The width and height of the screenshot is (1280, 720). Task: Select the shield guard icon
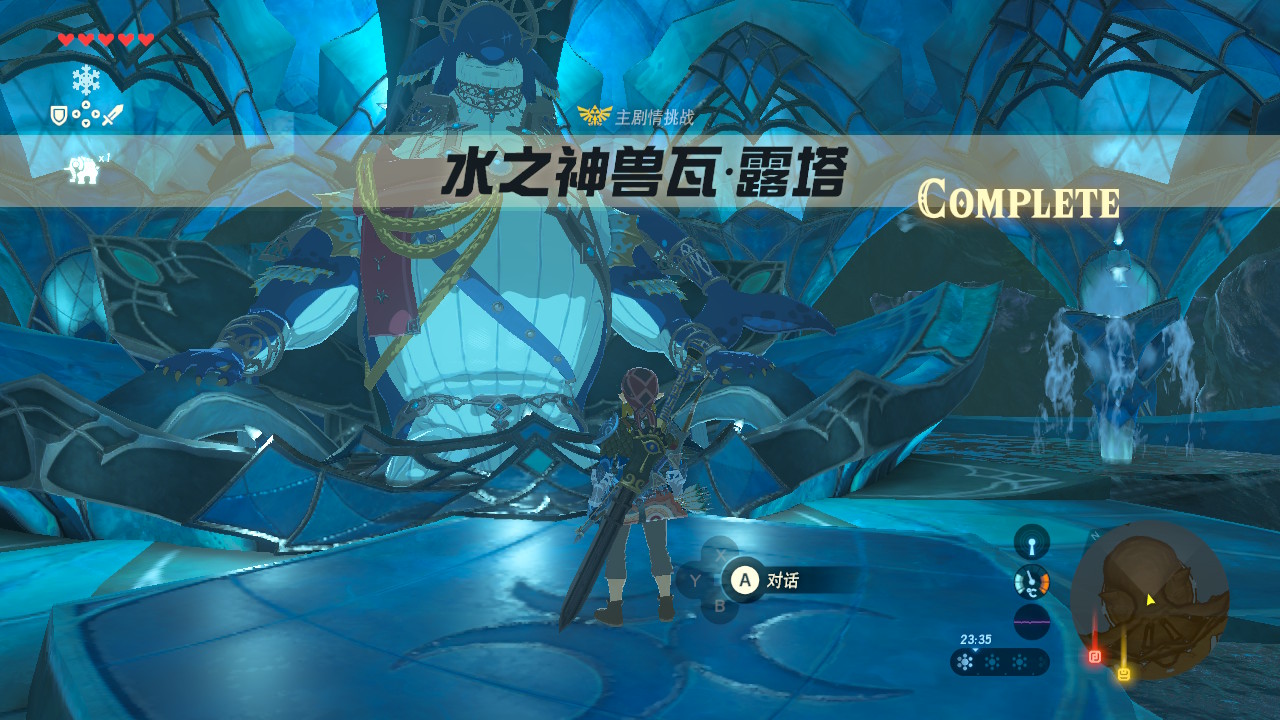(59, 115)
